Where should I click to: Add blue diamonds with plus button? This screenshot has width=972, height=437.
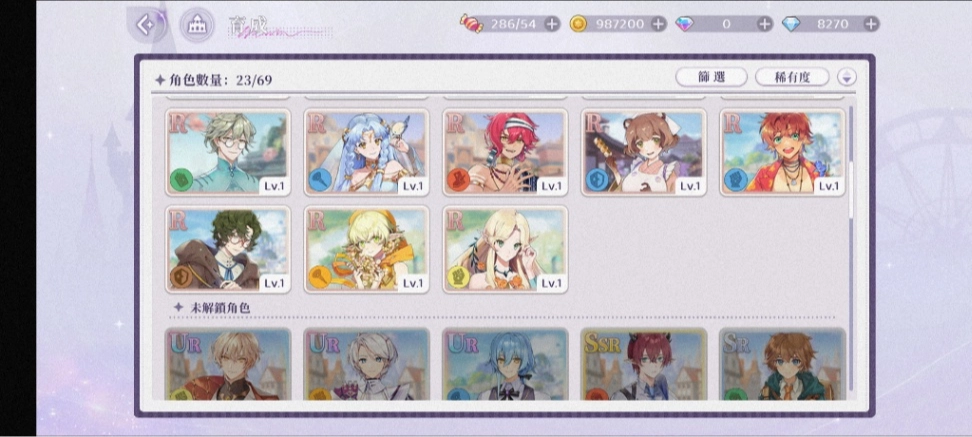pyautogui.click(x=871, y=24)
